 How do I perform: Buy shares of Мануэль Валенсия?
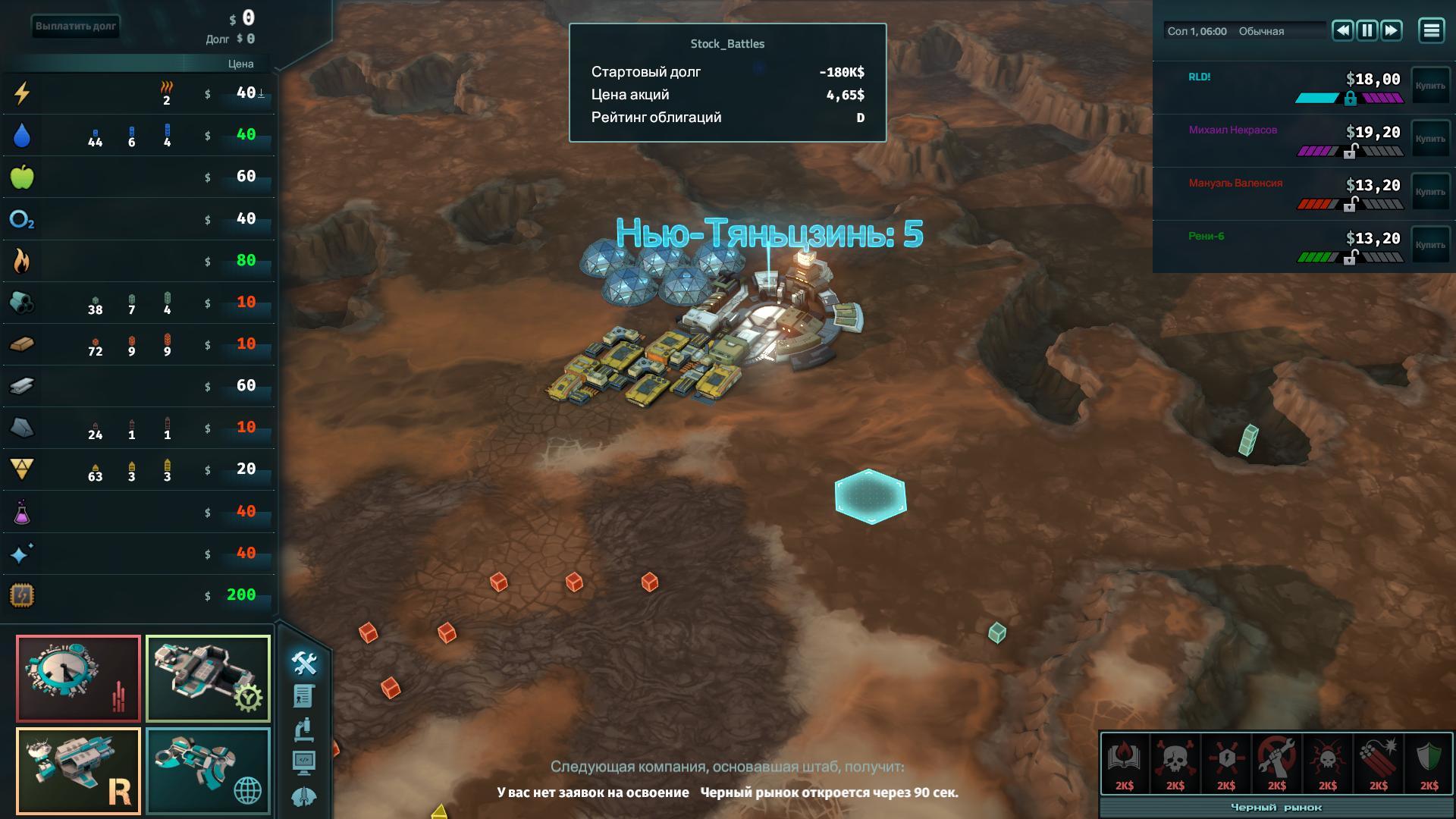coord(1429,193)
